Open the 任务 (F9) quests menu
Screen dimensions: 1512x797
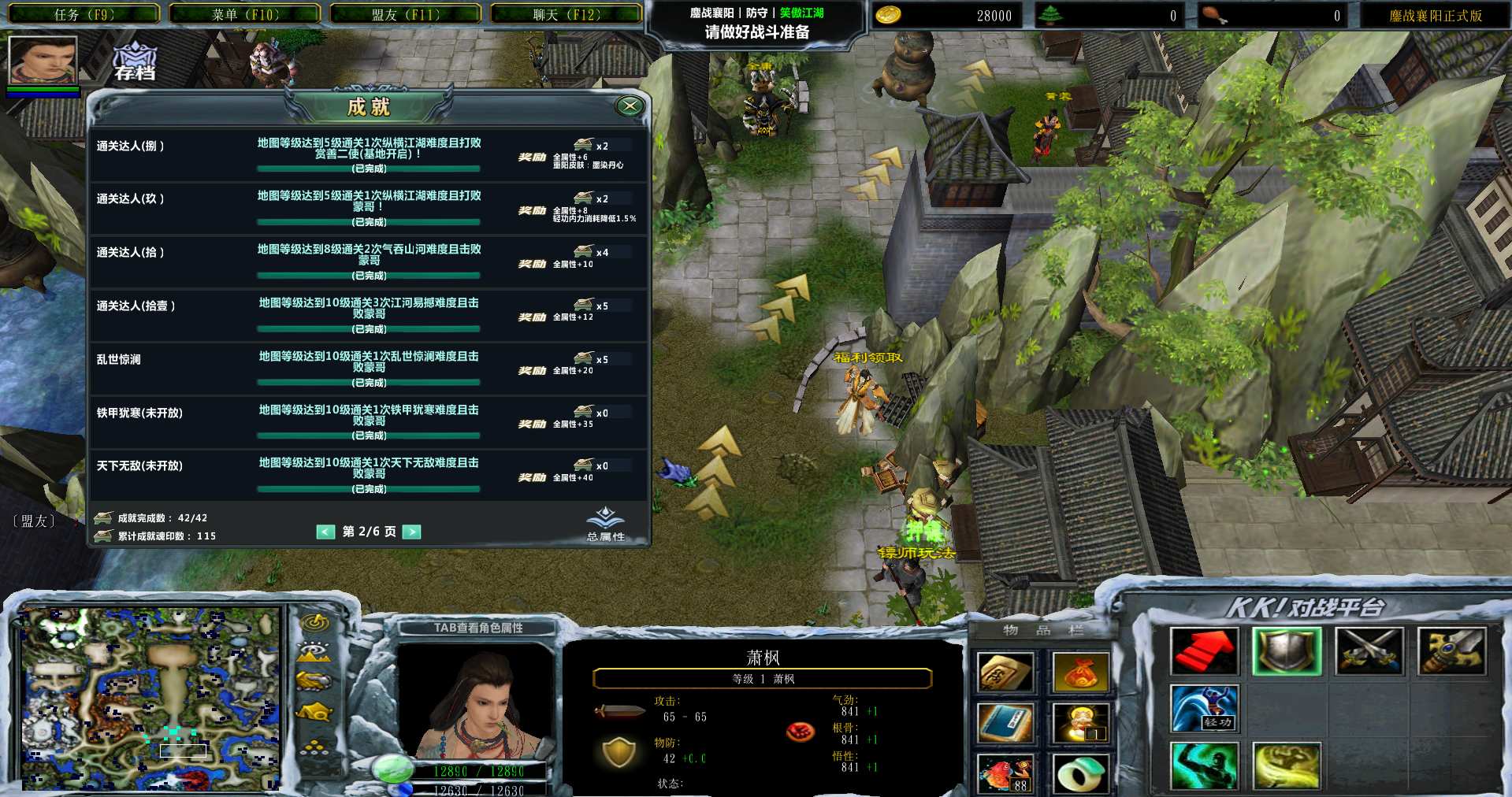click(84, 14)
